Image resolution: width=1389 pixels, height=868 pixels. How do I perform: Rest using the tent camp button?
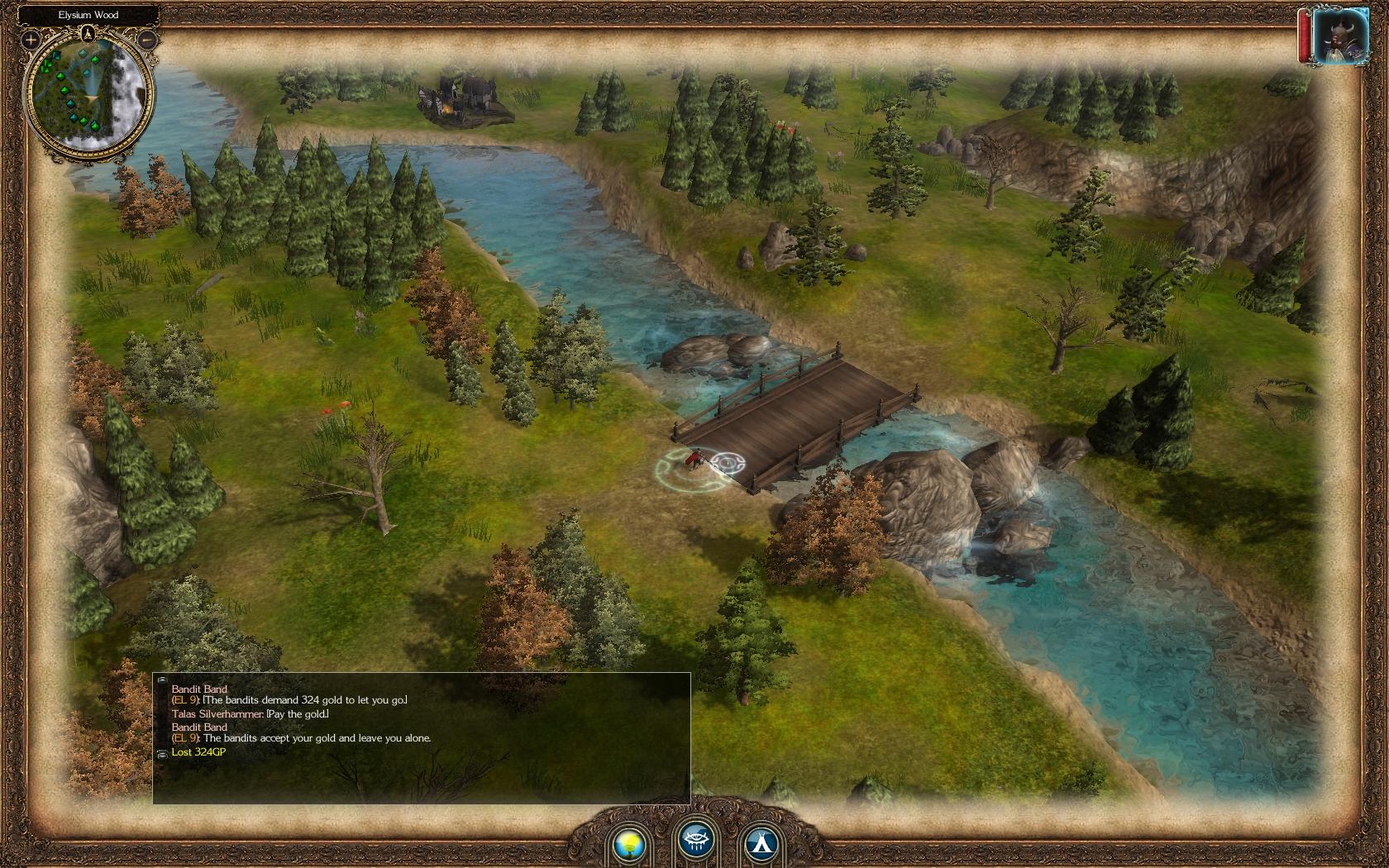pyautogui.click(x=760, y=842)
